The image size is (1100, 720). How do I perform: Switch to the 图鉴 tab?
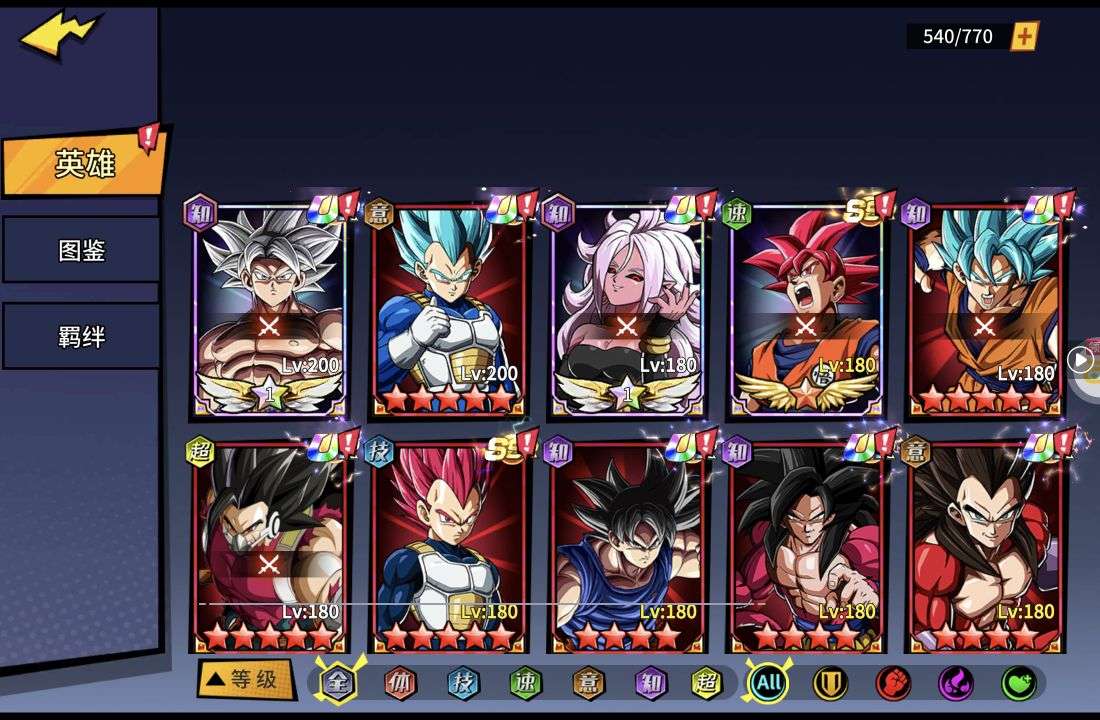[80, 250]
